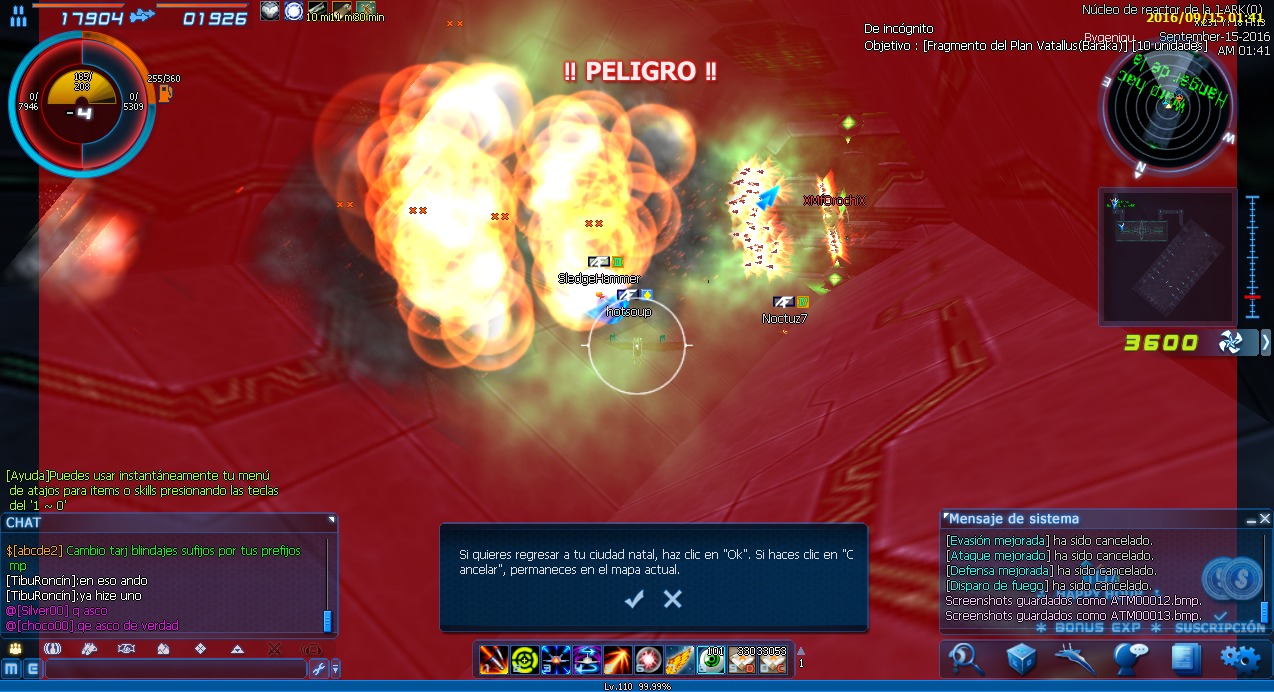Cancel the return-to-city prompt with the X
The width and height of the screenshot is (1274, 692).
[x=673, y=599]
